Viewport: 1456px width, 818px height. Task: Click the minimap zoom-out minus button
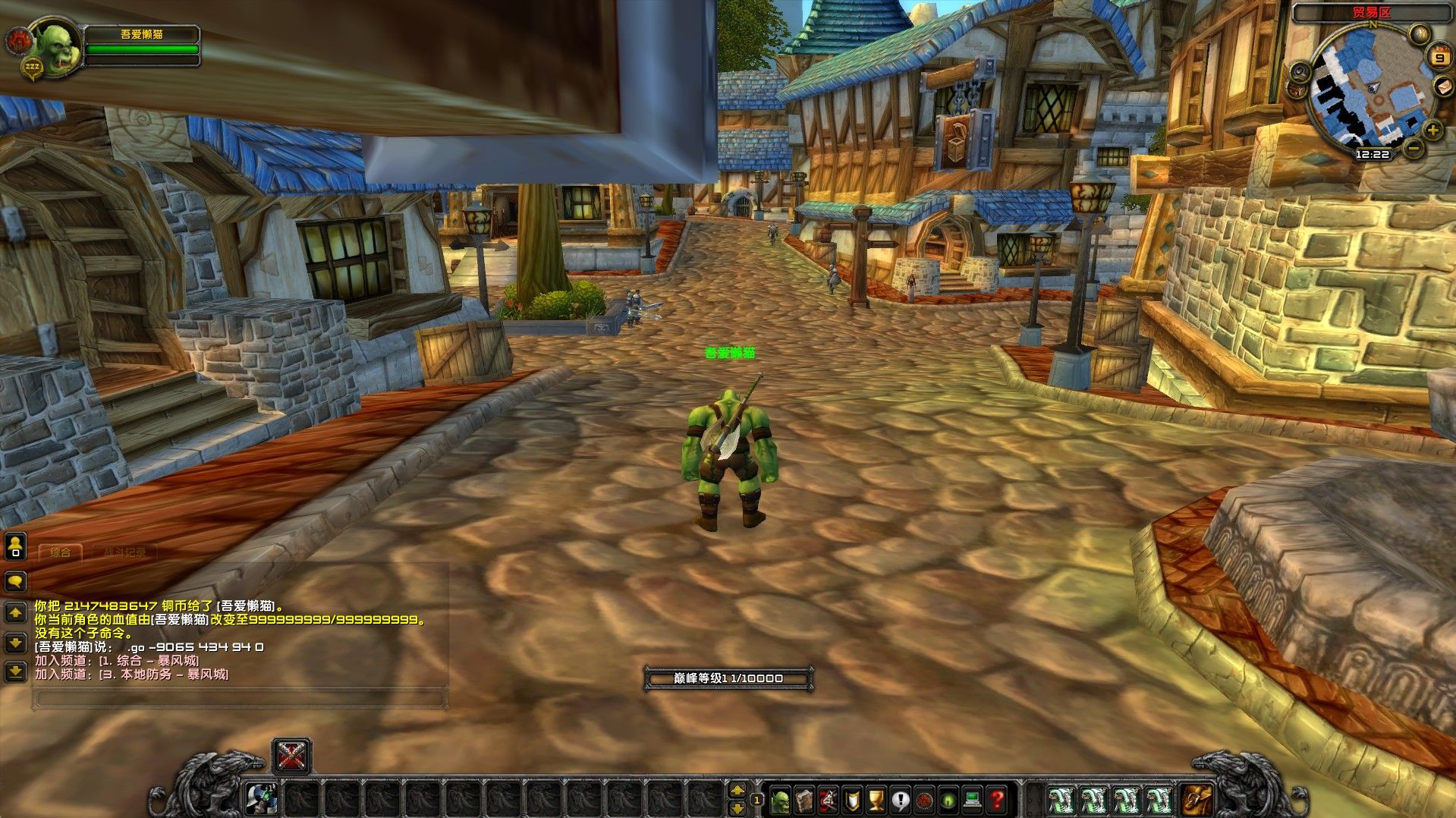pos(1412,149)
